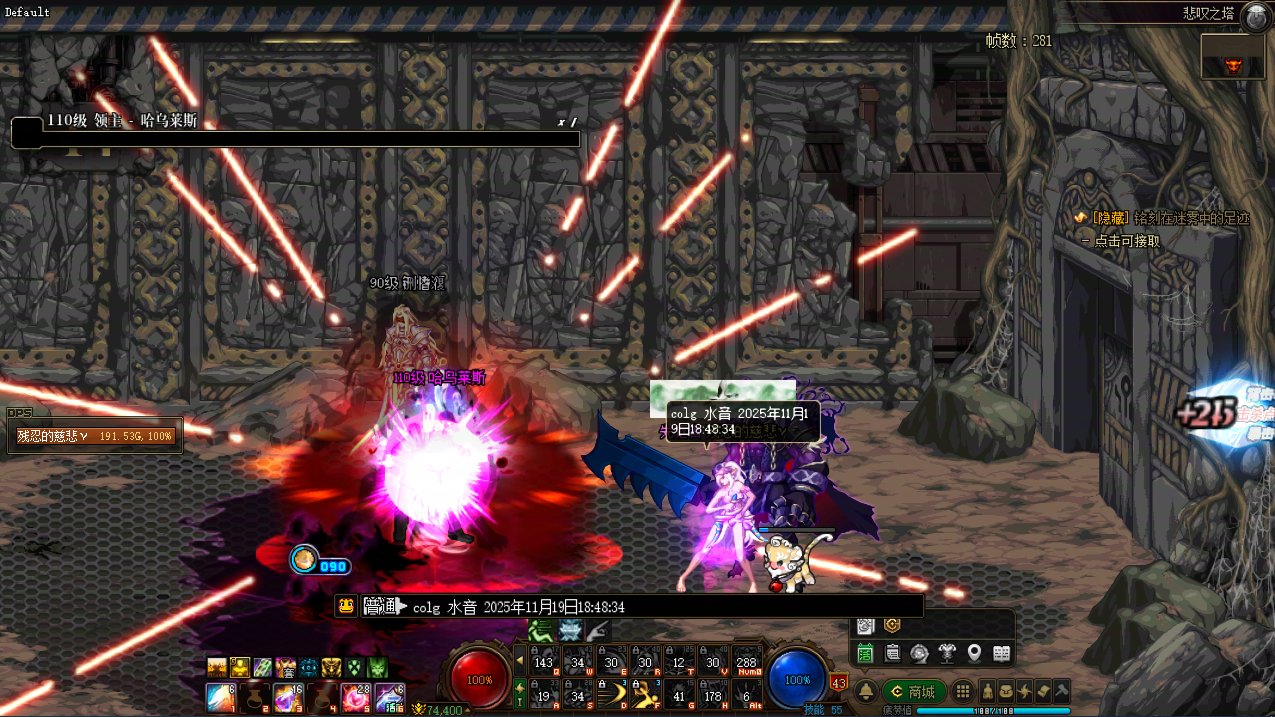Activate the crescent slash skill on D

click(x=612, y=692)
